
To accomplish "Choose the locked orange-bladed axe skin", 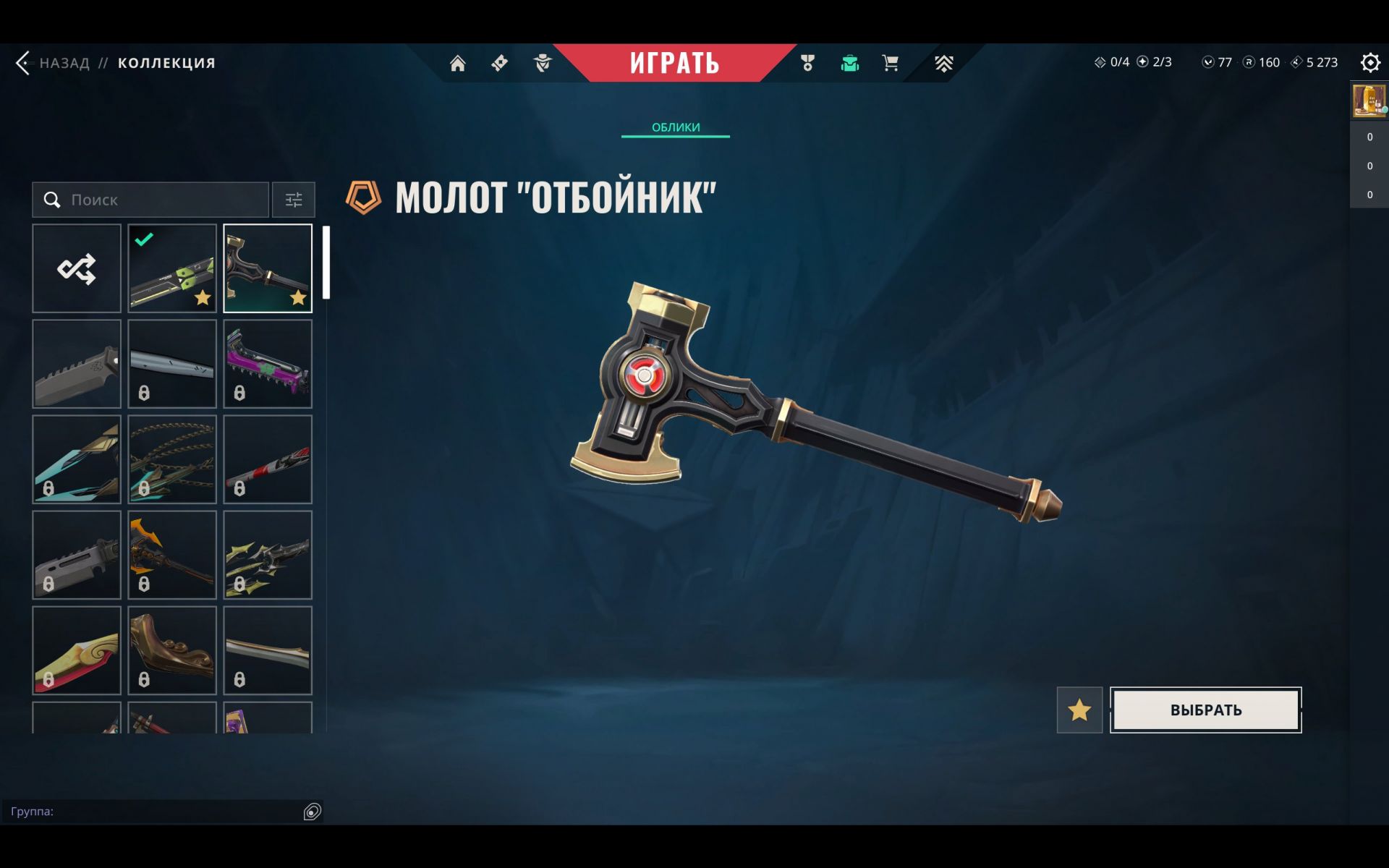I will click(172, 555).
